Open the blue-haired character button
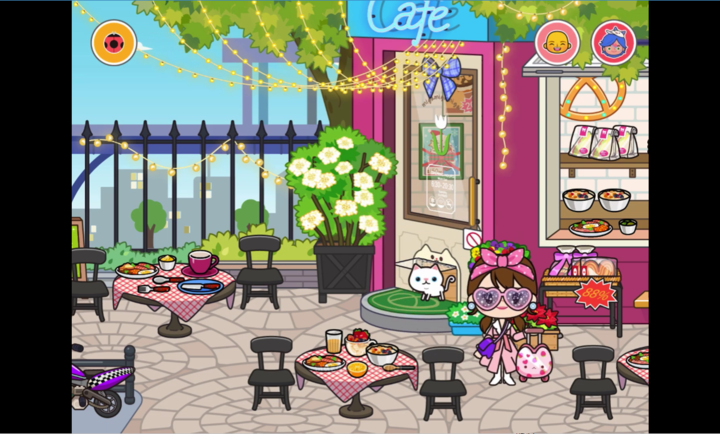This screenshot has height=434, width=720. 612,42
